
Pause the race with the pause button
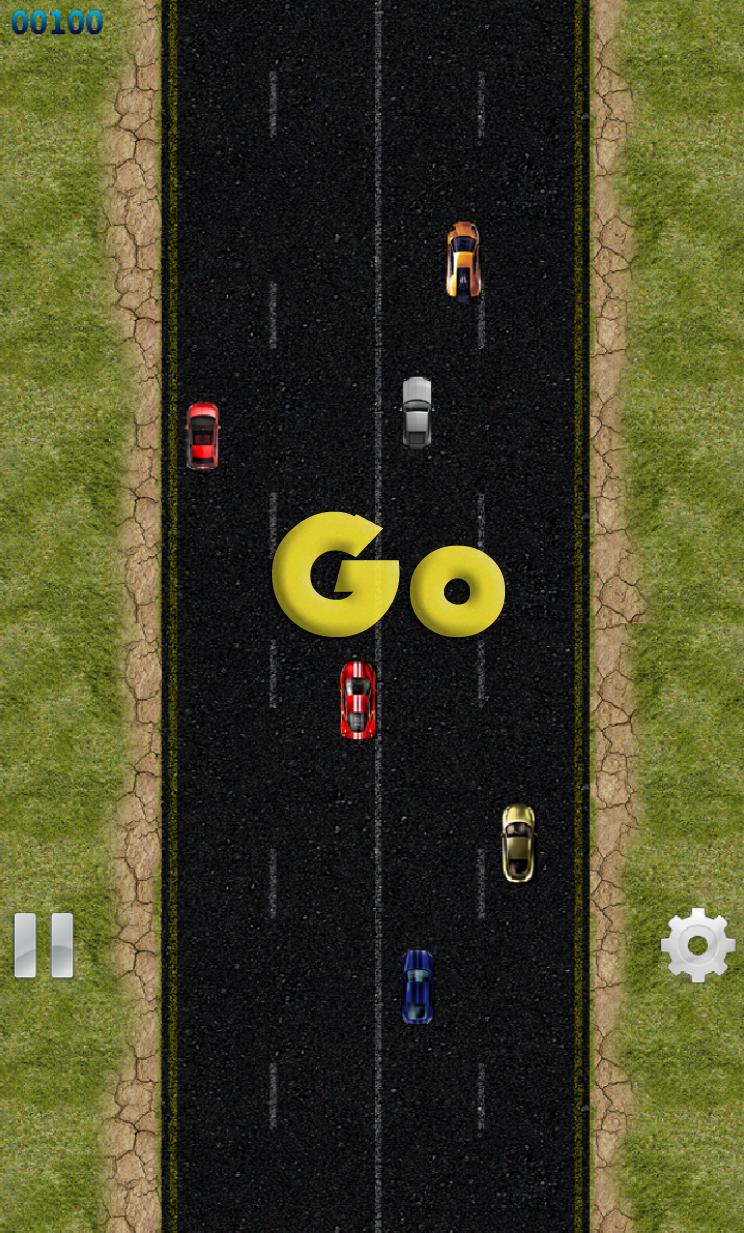[44, 945]
